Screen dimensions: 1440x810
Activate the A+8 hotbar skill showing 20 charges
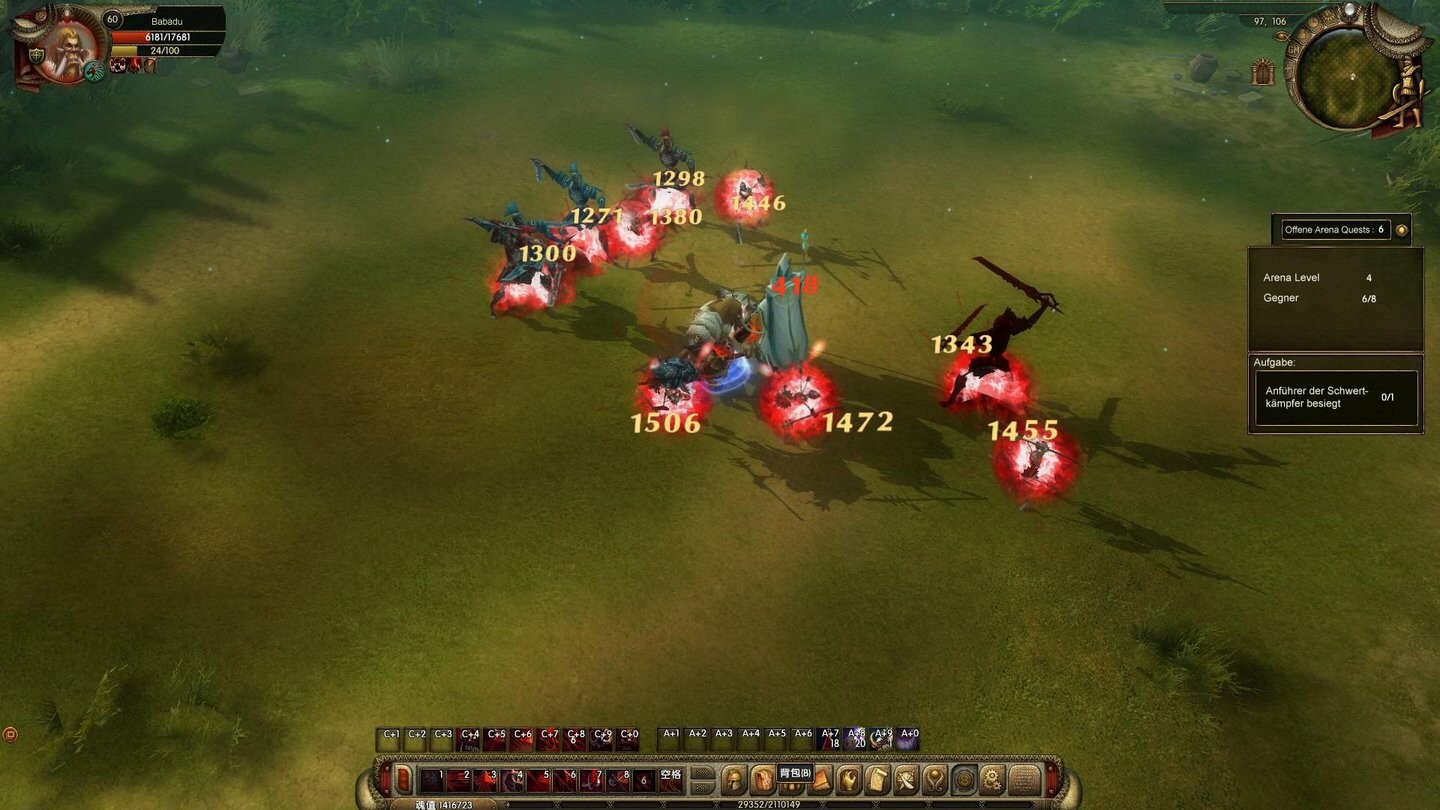click(855, 737)
